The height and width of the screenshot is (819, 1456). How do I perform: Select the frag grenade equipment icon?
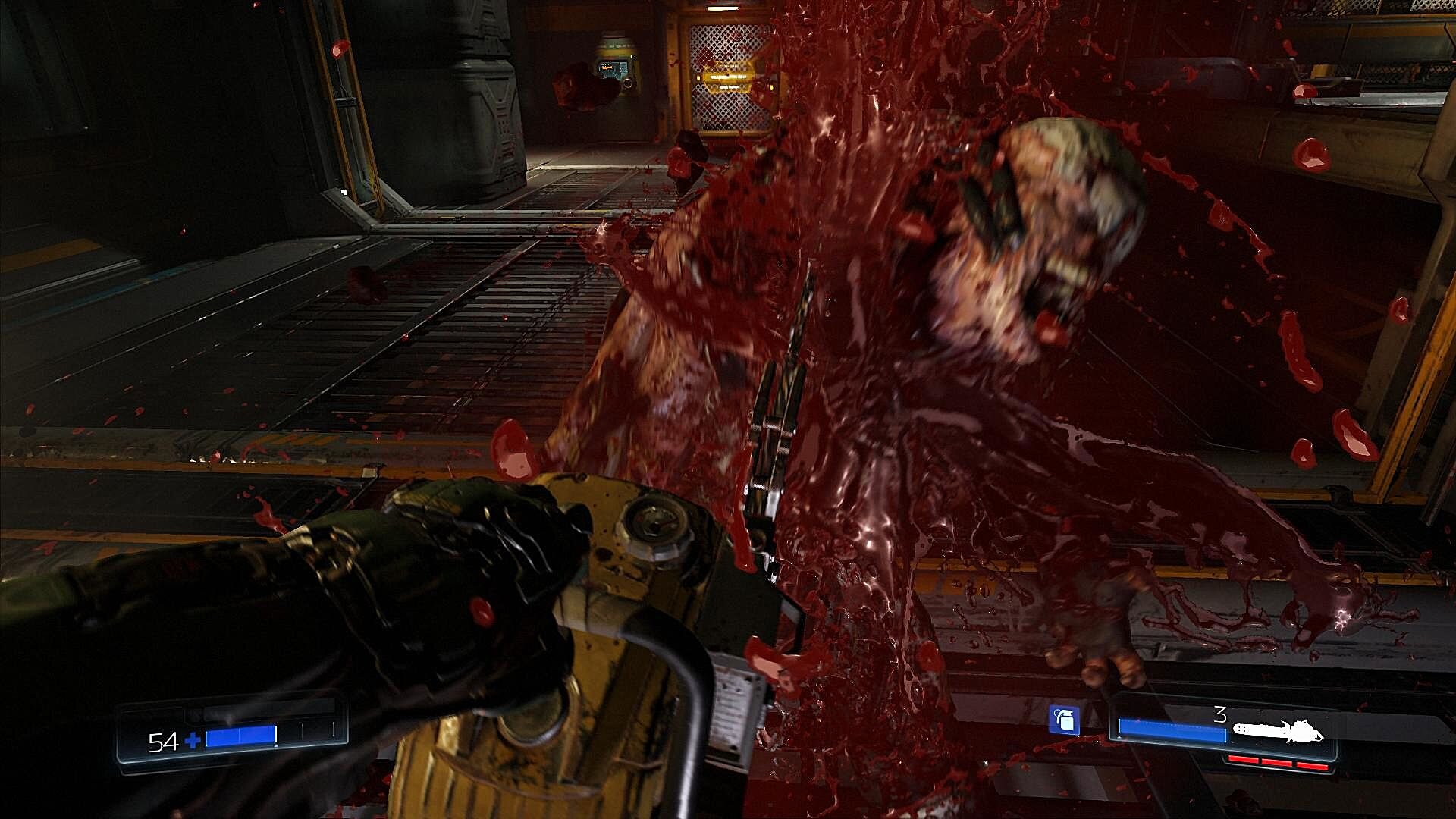coord(1064,720)
